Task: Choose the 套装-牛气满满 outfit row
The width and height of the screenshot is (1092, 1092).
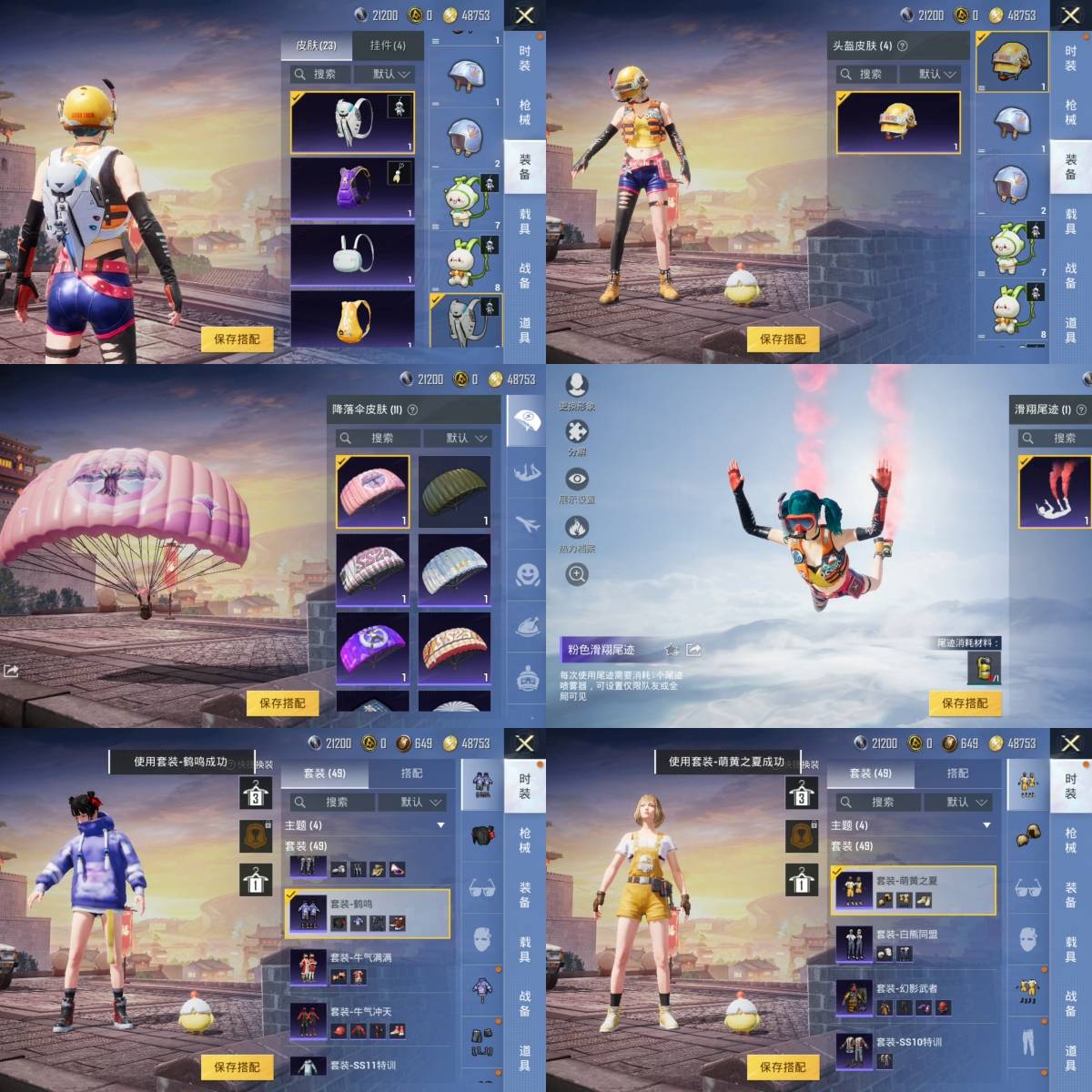Action: (367, 968)
